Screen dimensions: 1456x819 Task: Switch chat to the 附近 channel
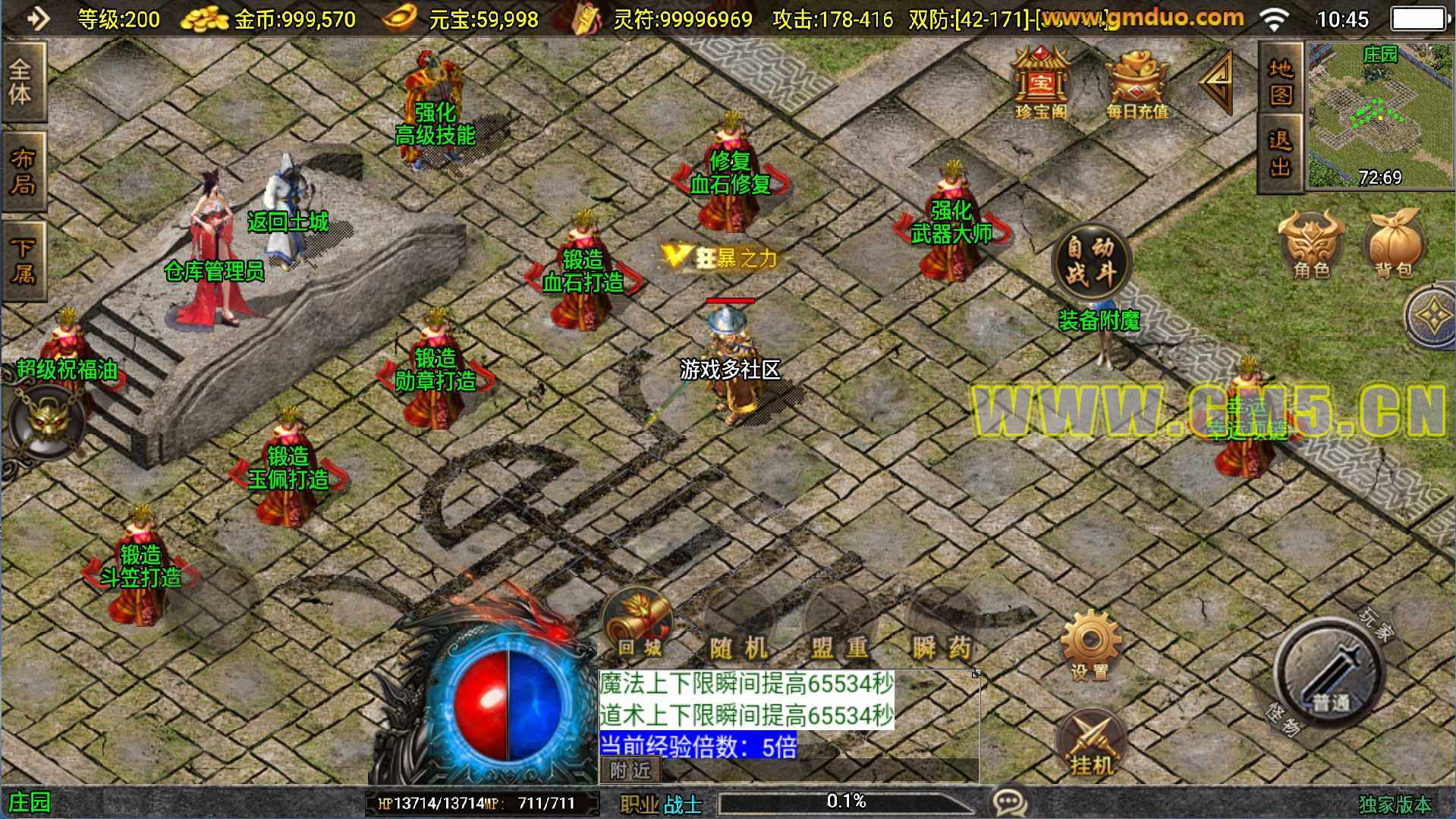(631, 770)
